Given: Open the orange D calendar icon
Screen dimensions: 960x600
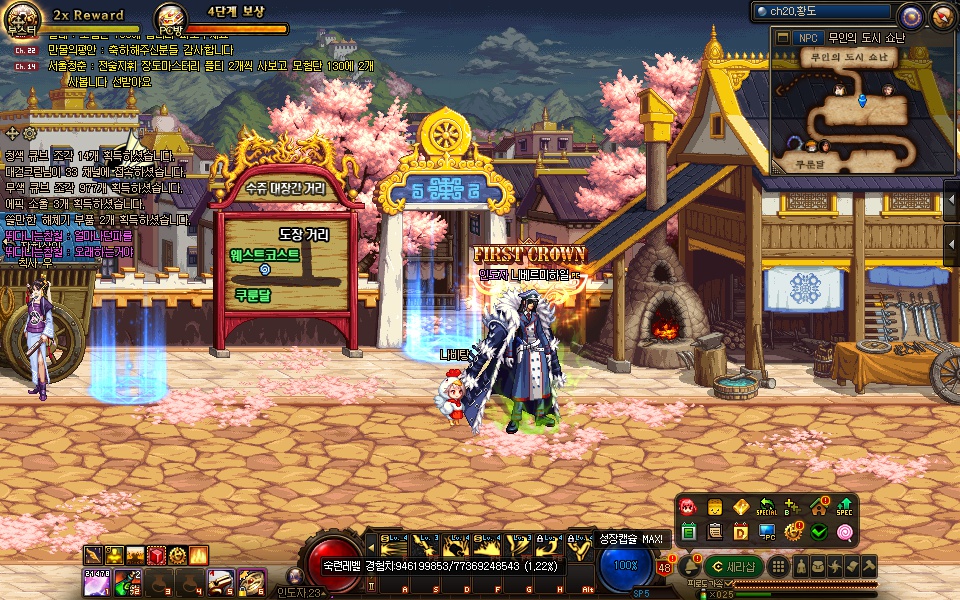Looking at the screenshot, I should click(741, 531).
